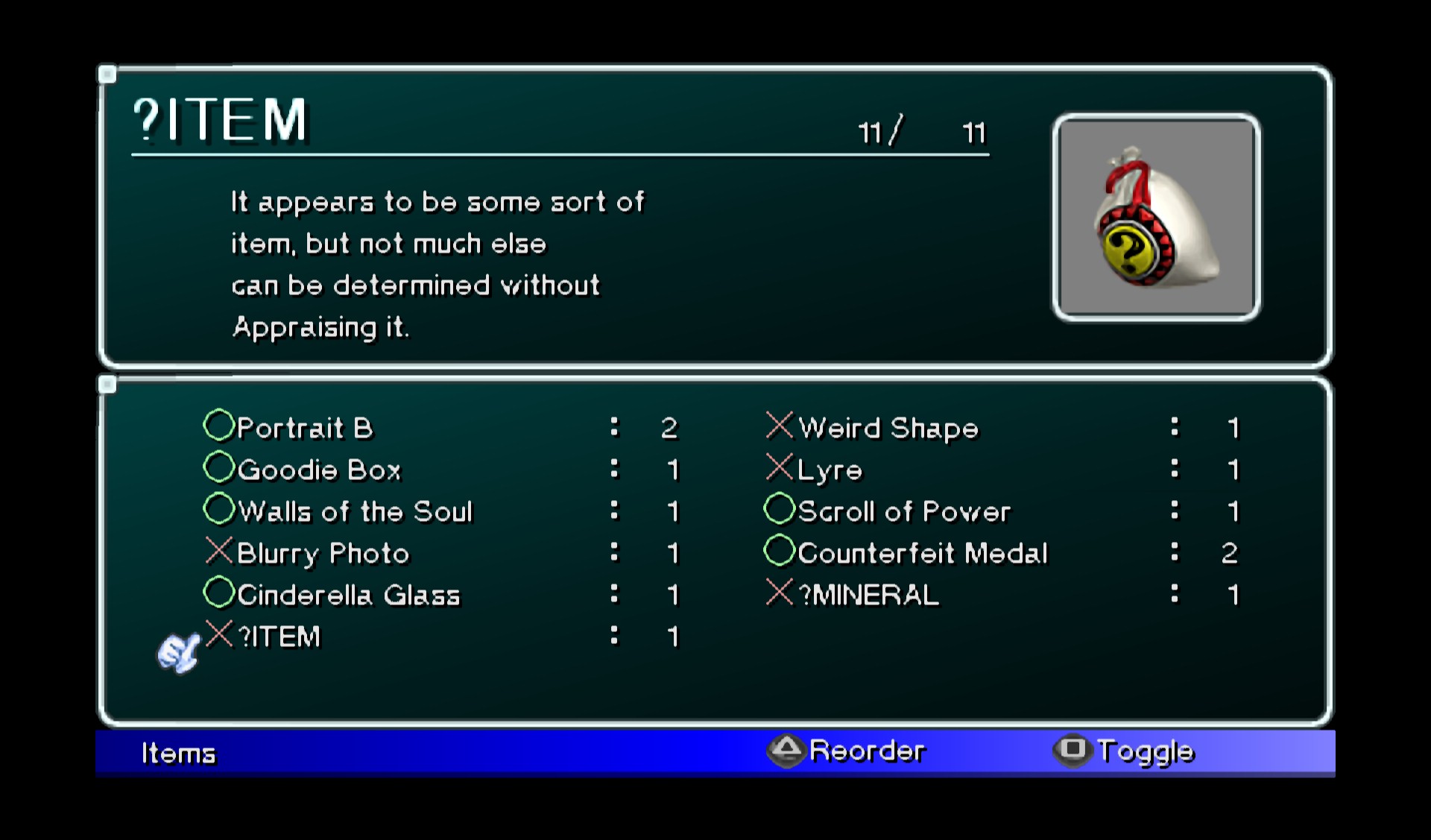The width and height of the screenshot is (1431, 840).
Task: Select the Lyre entry
Action: coord(830,470)
